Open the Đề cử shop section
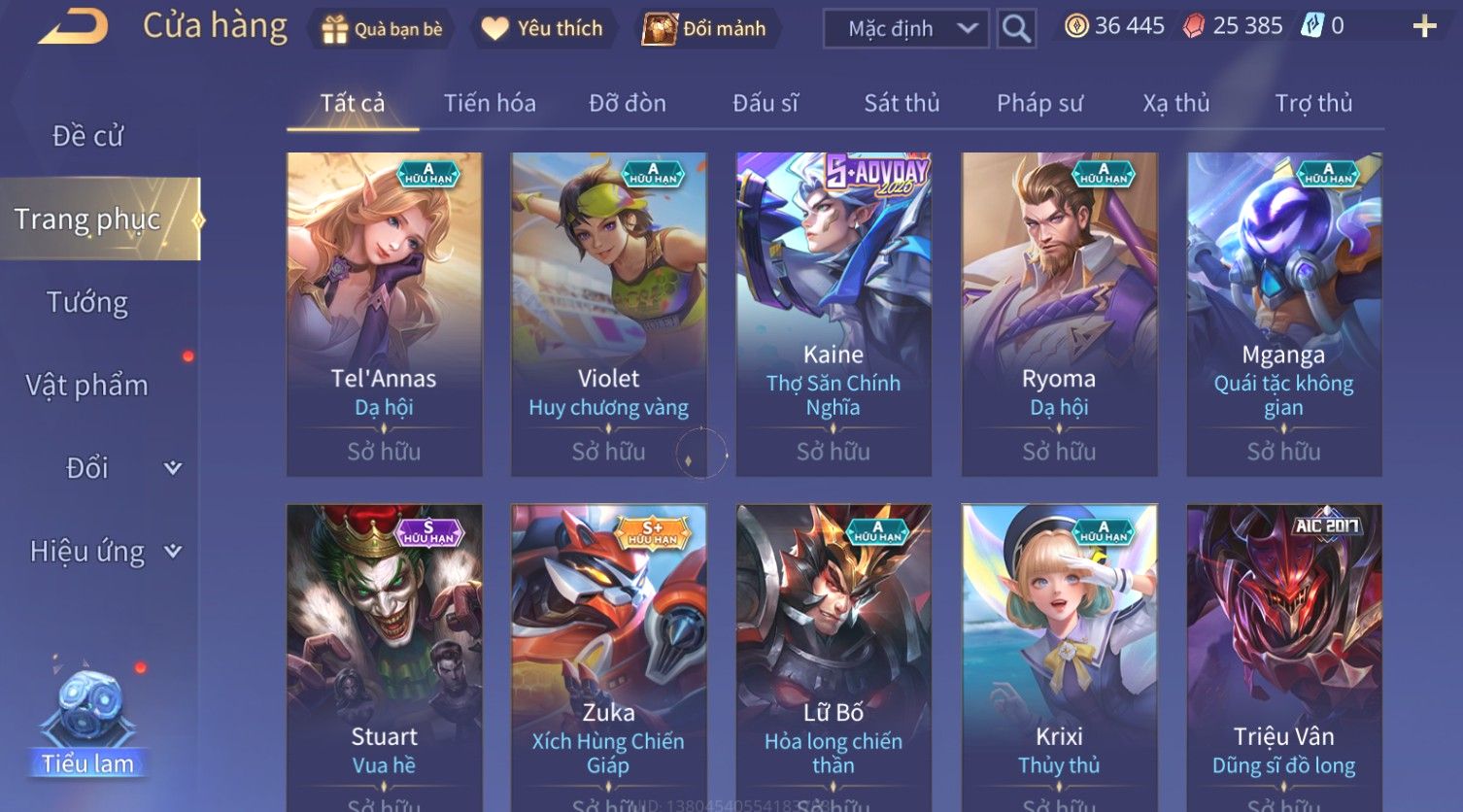Viewport: 1463px width, 812px height. pos(87,136)
